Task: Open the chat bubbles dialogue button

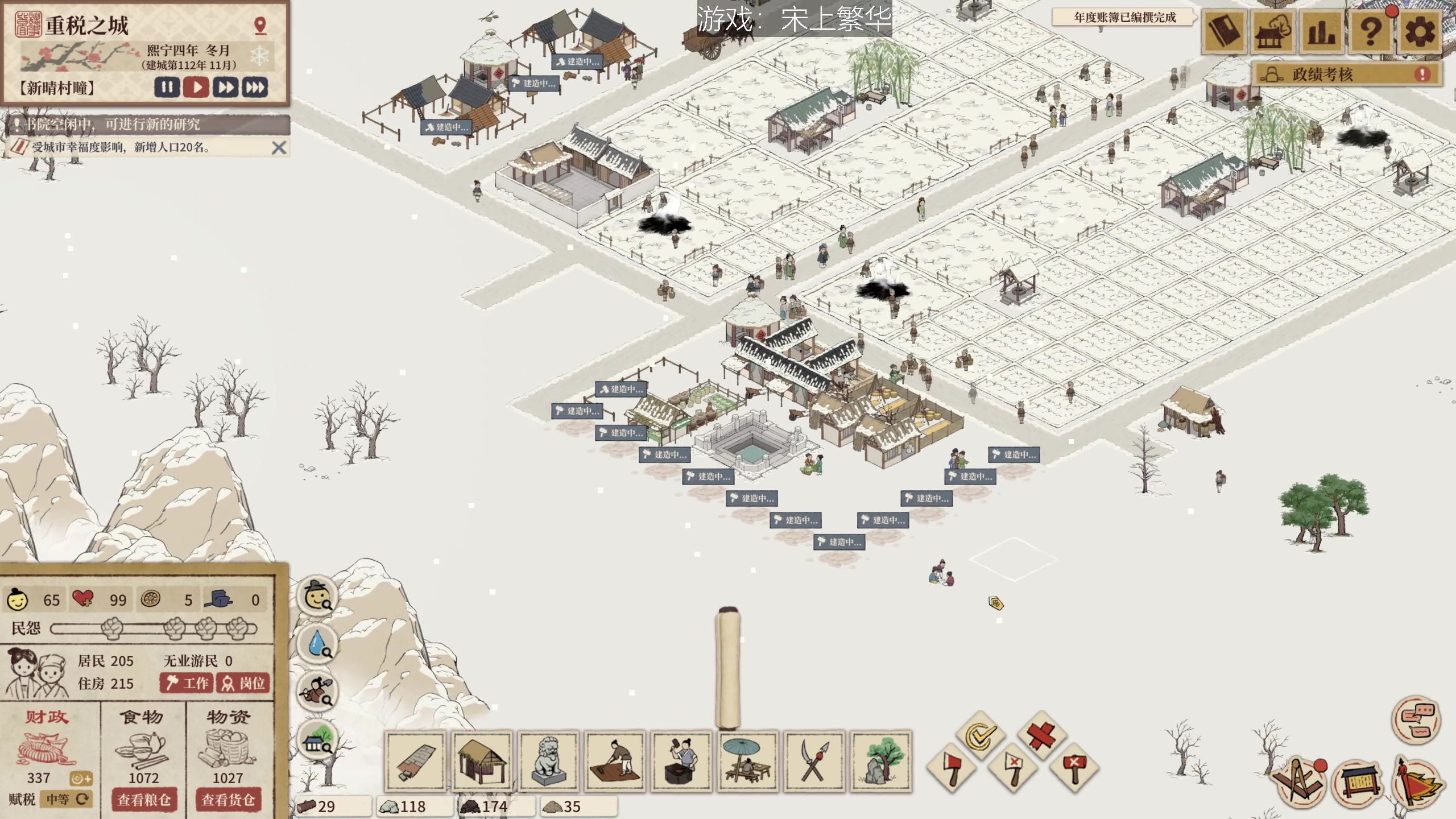Action: coord(1416,719)
